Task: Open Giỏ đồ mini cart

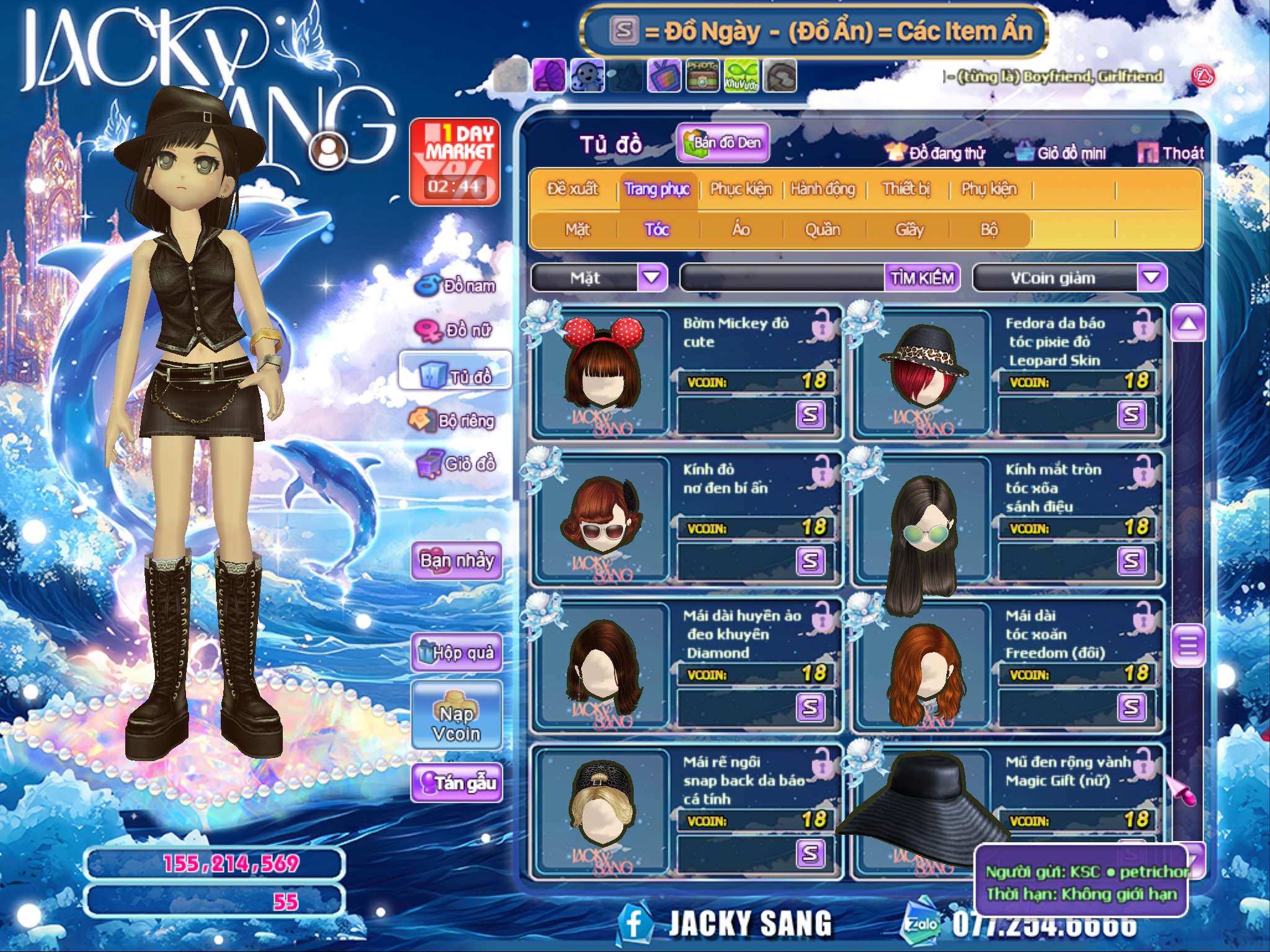Action: 1062,153
